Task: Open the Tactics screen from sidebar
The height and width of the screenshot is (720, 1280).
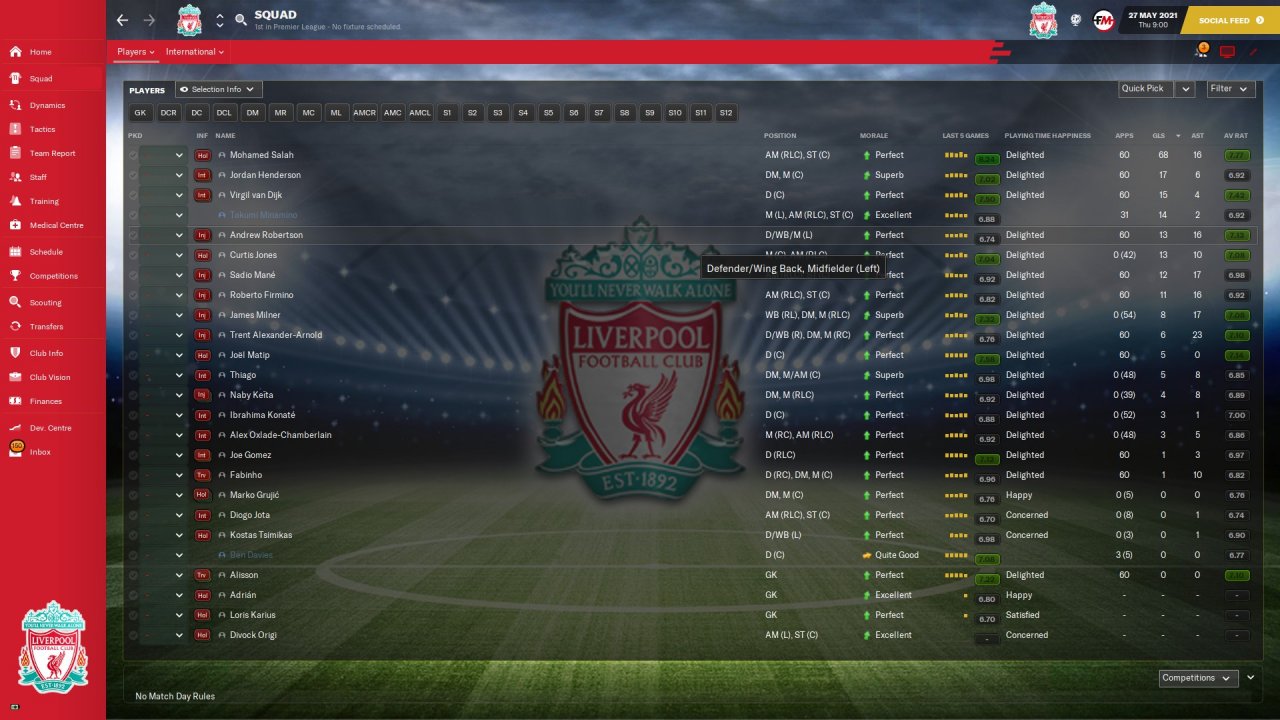Action: (x=42, y=129)
